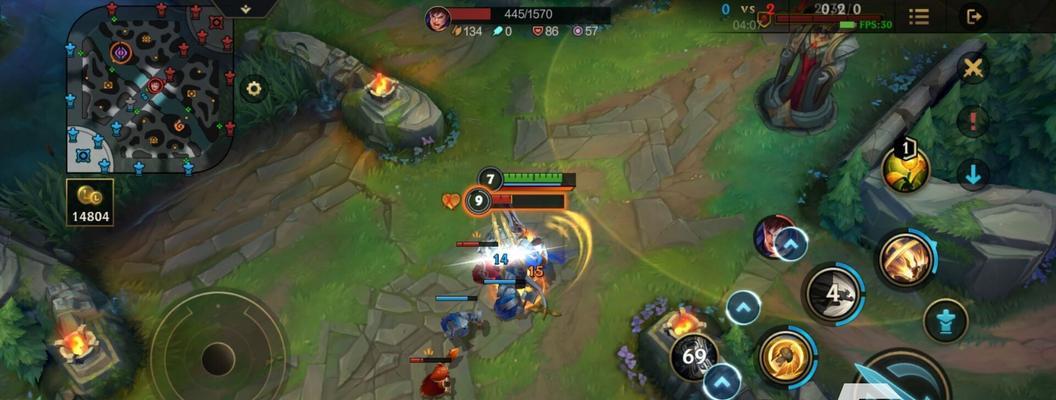Open the minimap
This screenshot has height=400, width=1056.
click(x=148, y=88)
